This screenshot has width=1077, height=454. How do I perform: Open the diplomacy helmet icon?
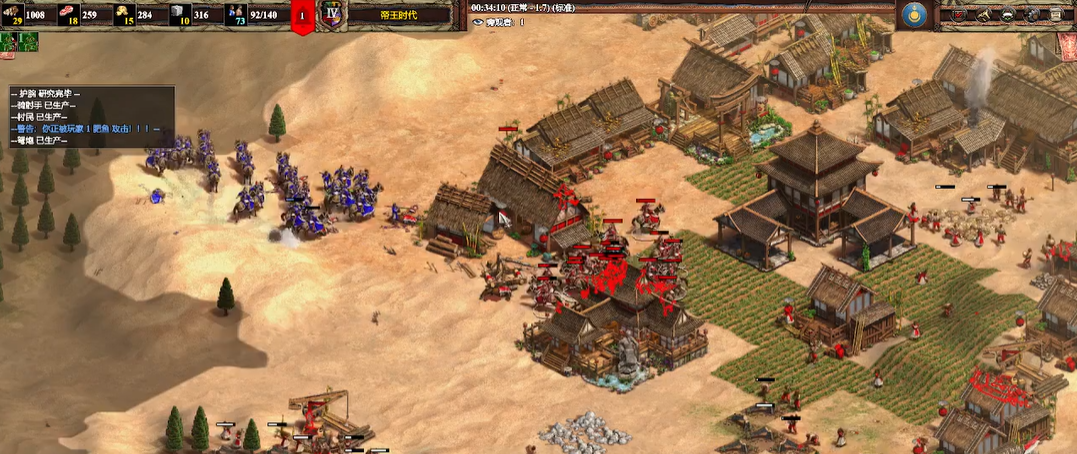[x=1008, y=15]
